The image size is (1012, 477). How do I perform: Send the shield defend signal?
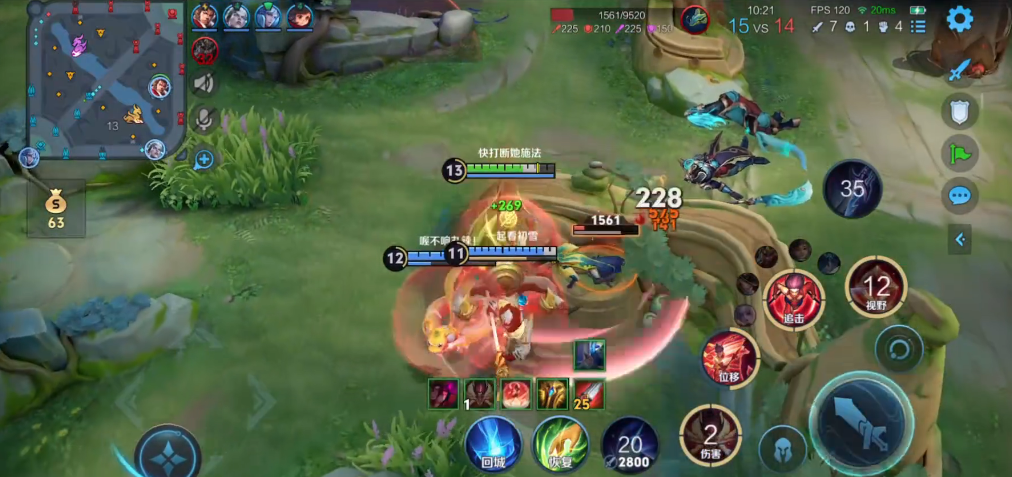click(x=960, y=111)
